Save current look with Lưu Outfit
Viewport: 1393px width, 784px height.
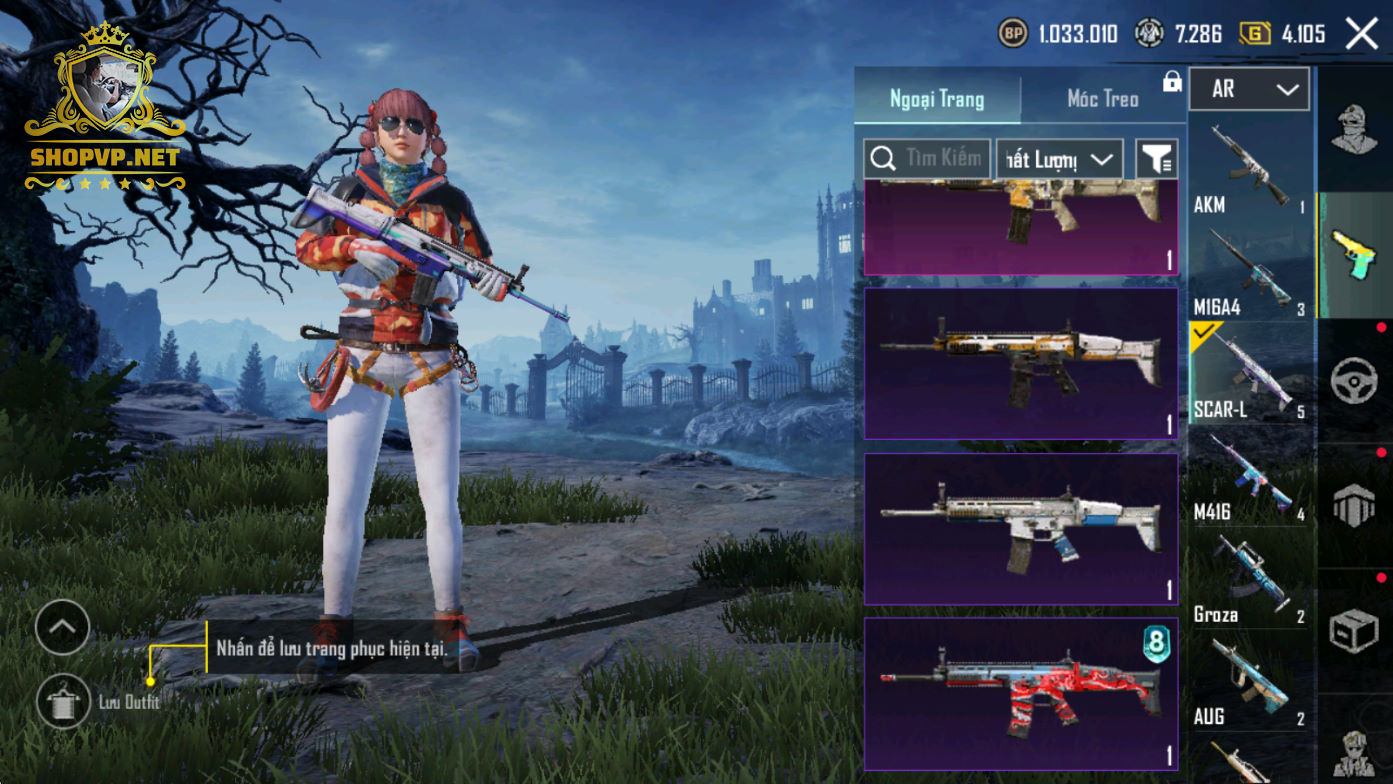64,701
